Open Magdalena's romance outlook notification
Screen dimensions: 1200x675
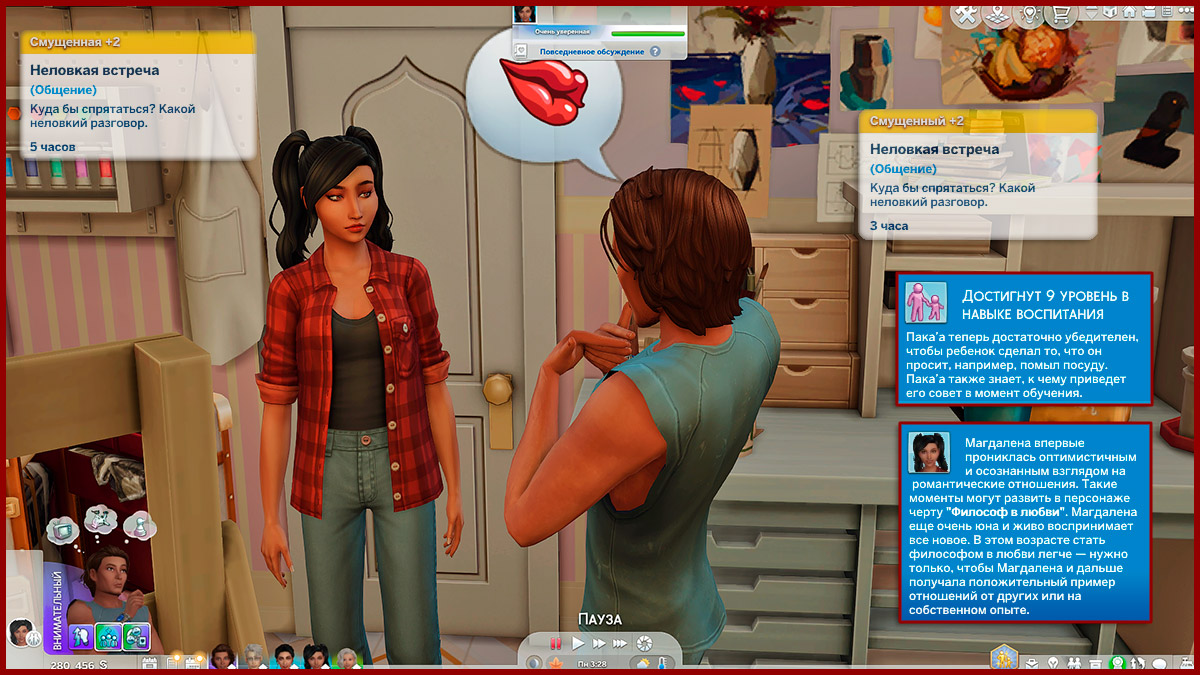click(1024, 522)
